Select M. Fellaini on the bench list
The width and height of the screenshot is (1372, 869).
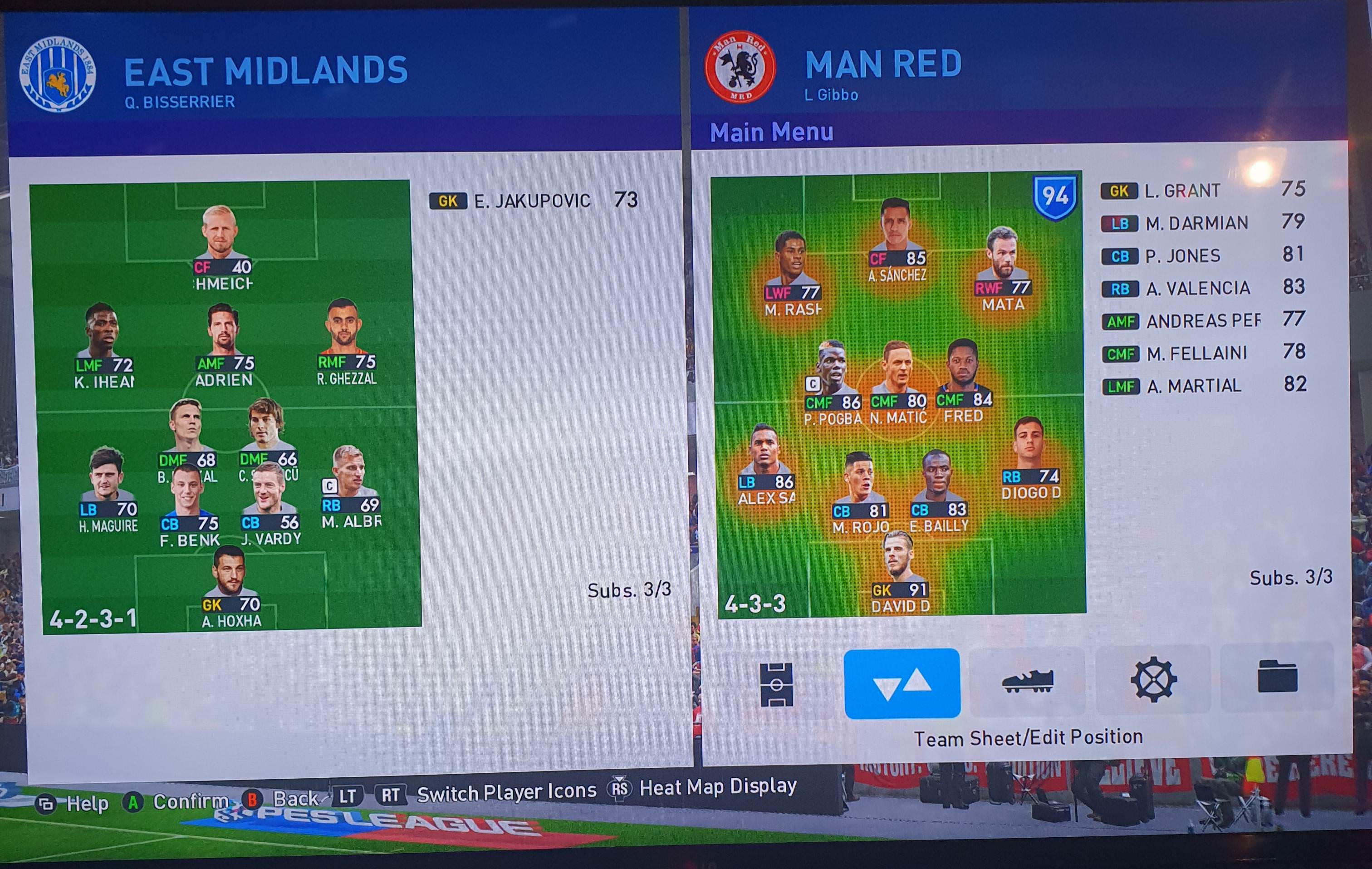point(1202,353)
